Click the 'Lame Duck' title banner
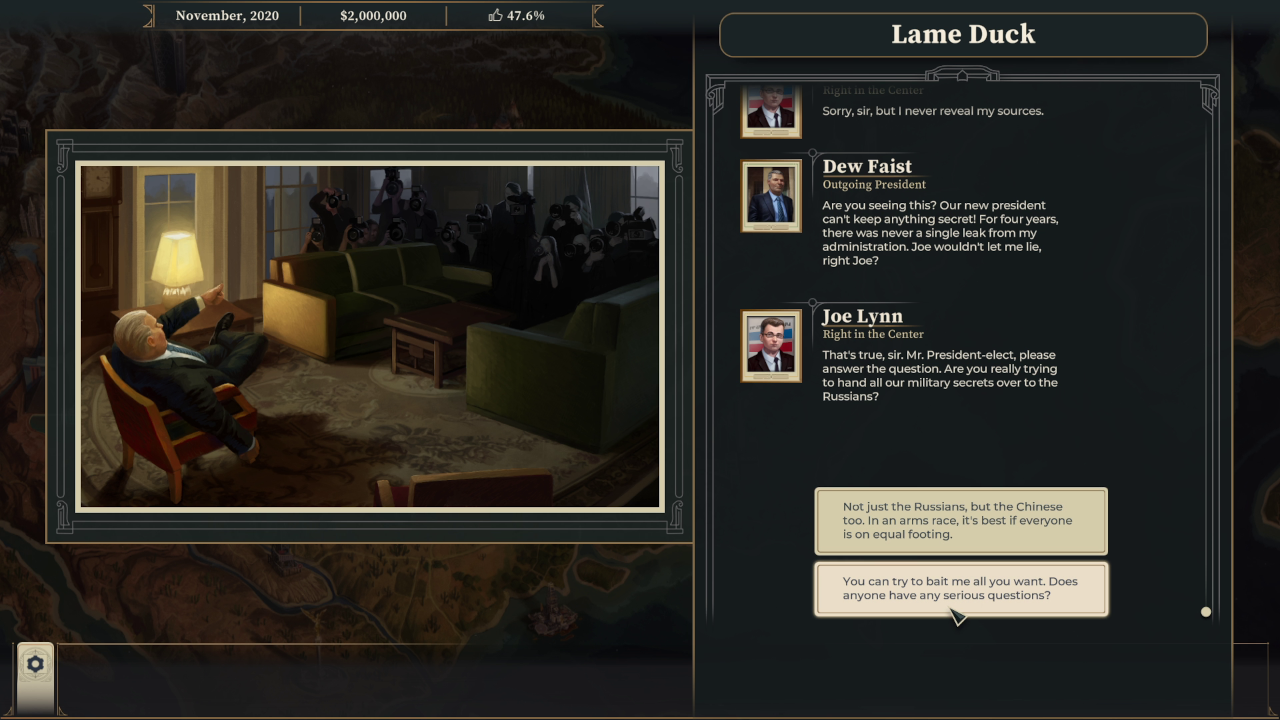The image size is (1280, 720). (x=963, y=34)
